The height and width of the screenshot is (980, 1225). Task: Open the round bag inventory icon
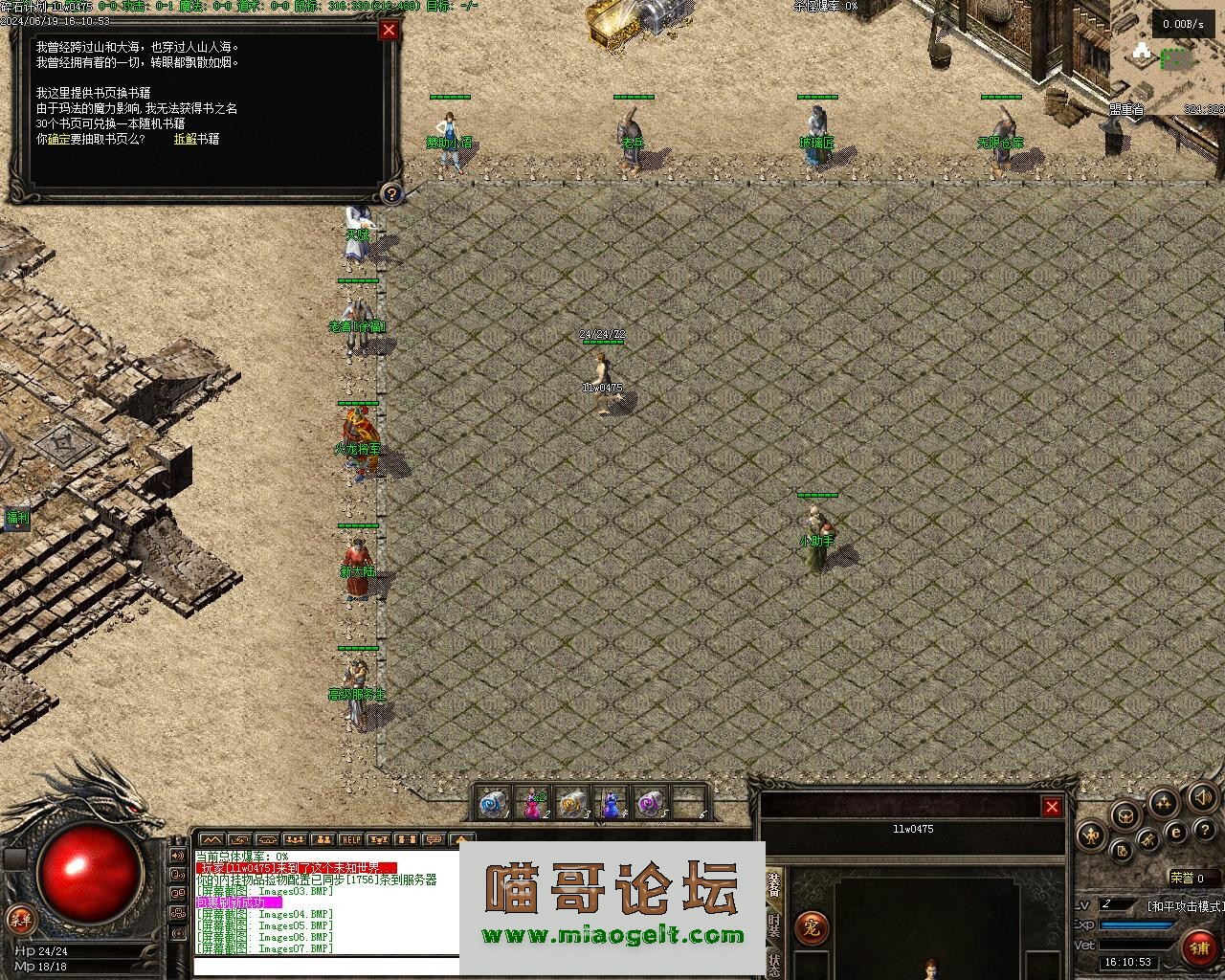pyautogui.click(x=1124, y=814)
